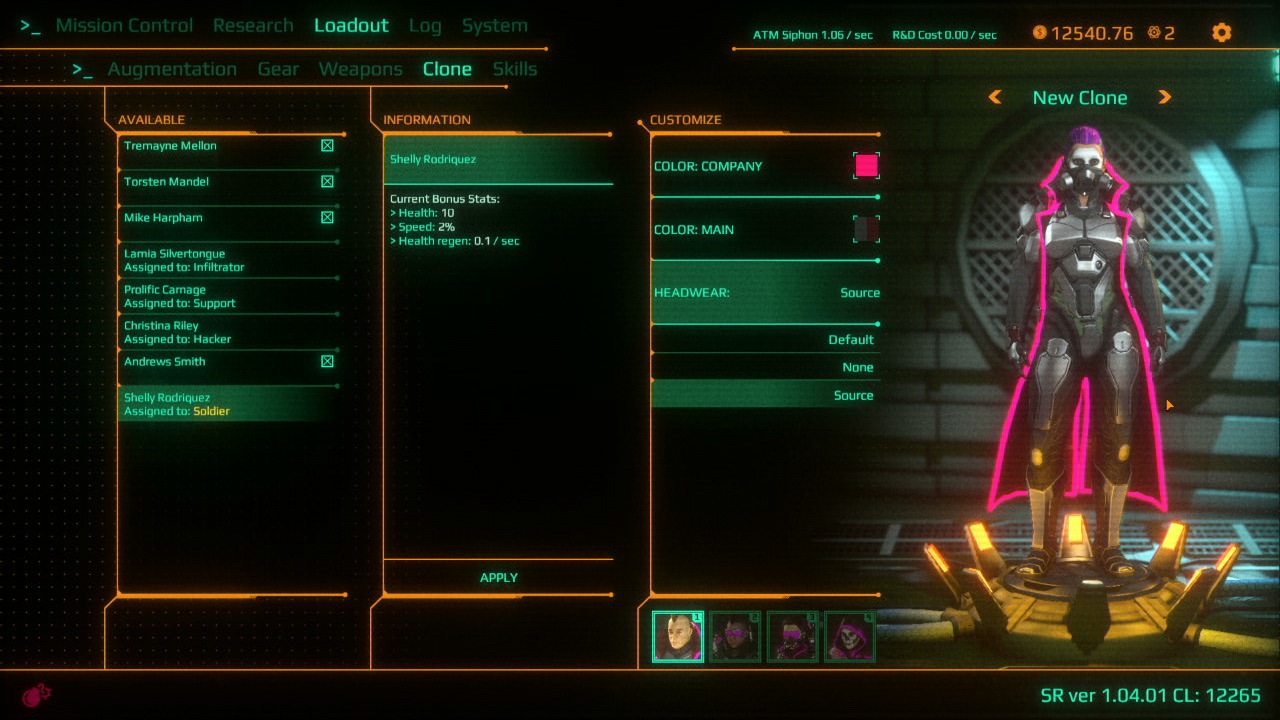Click the pink COLOR: COMPANY swatch
The height and width of the screenshot is (720, 1280).
pos(864,165)
